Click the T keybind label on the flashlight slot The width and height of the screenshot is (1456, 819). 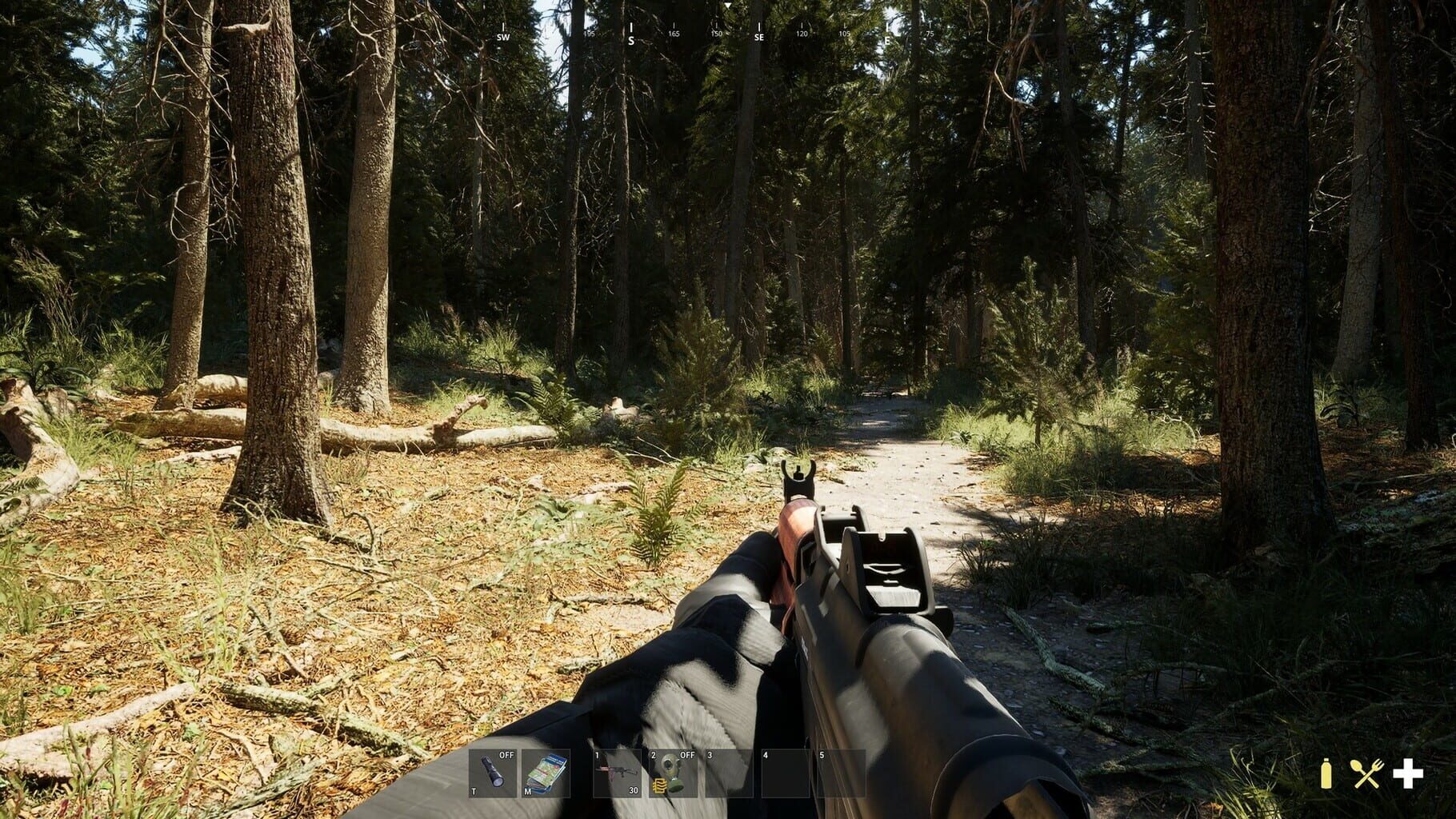474,791
